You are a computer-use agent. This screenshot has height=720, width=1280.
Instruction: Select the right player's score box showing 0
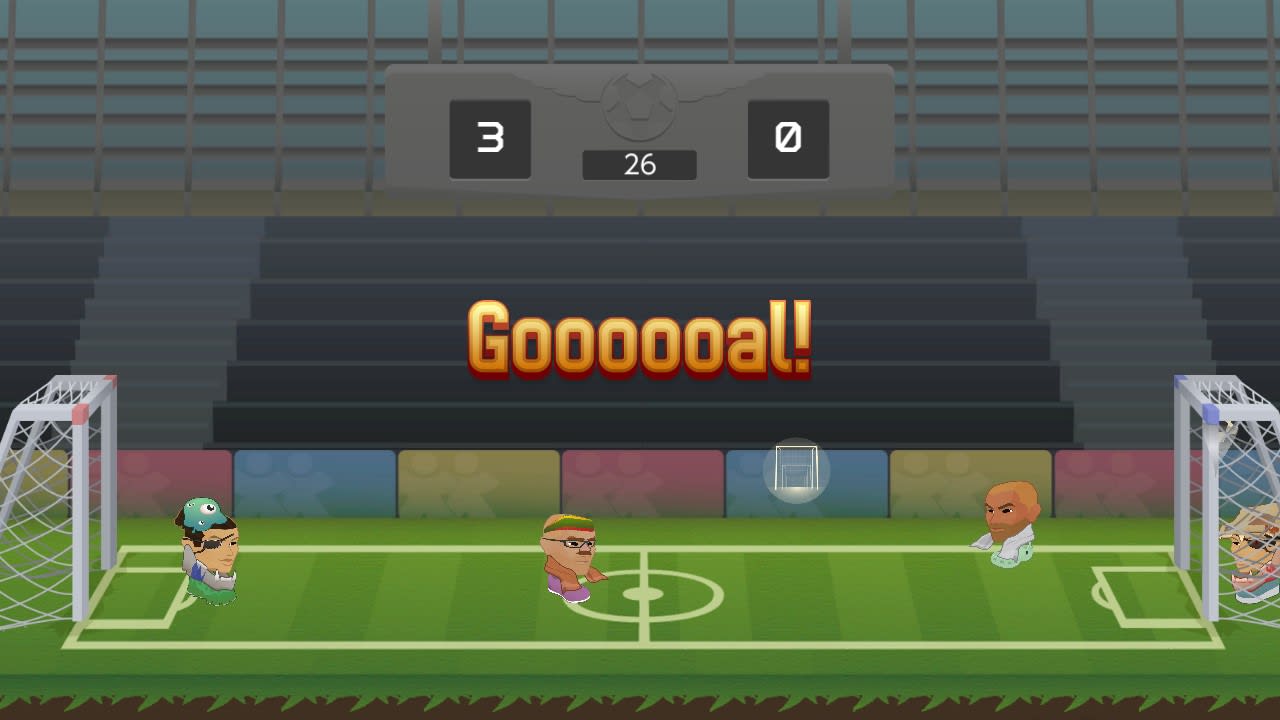pyautogui.click(x=788, y=139)
